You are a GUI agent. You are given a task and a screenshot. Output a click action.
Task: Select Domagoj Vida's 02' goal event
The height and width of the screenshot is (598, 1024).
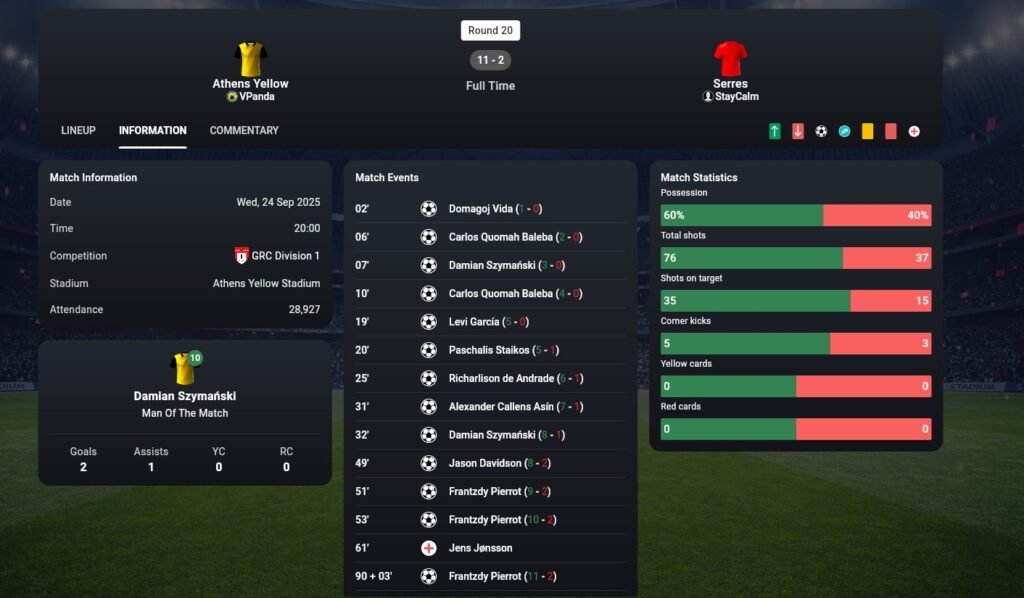click(x=482, y=209)
